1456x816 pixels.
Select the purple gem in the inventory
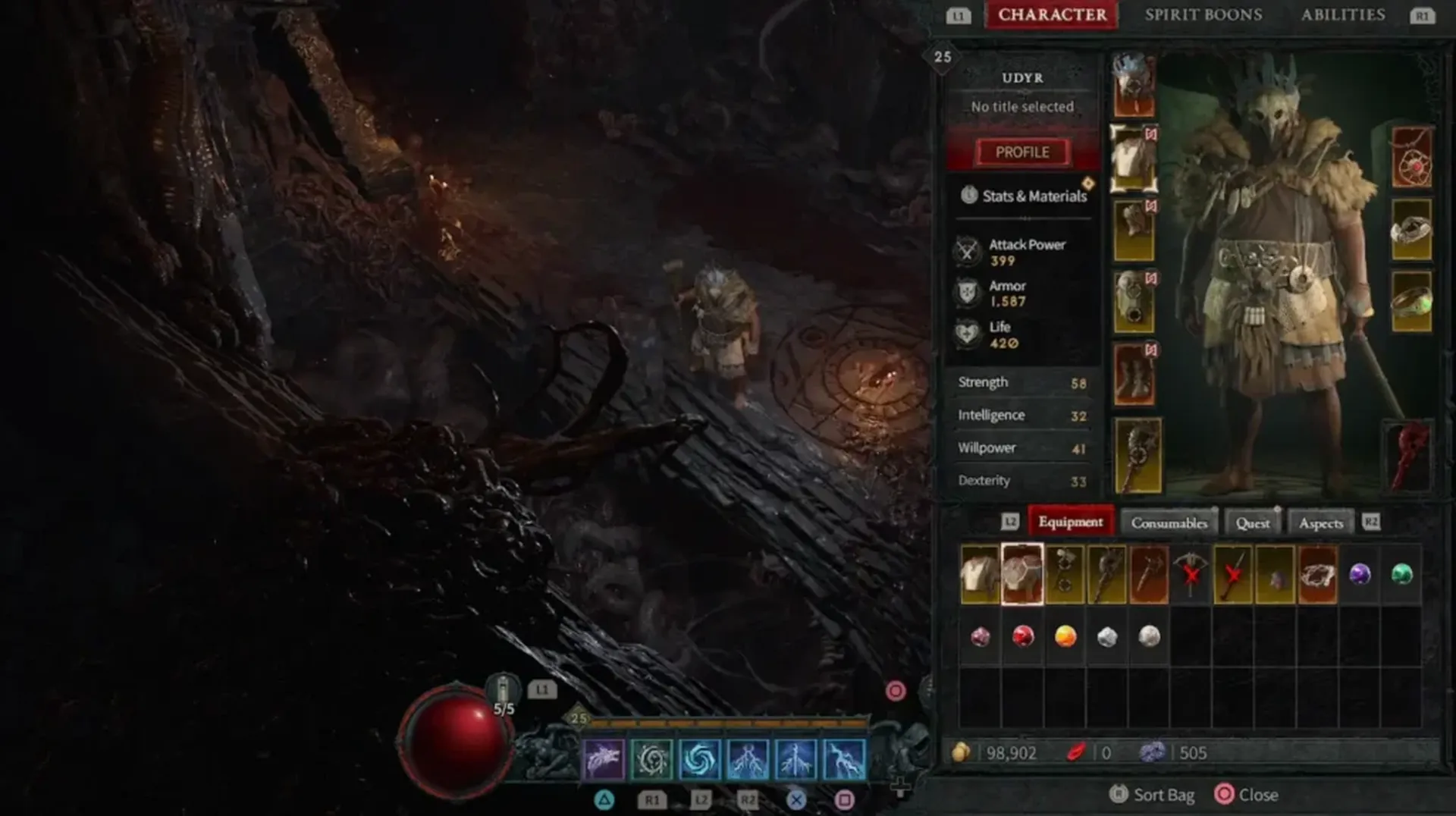(x=1358, y=574)
